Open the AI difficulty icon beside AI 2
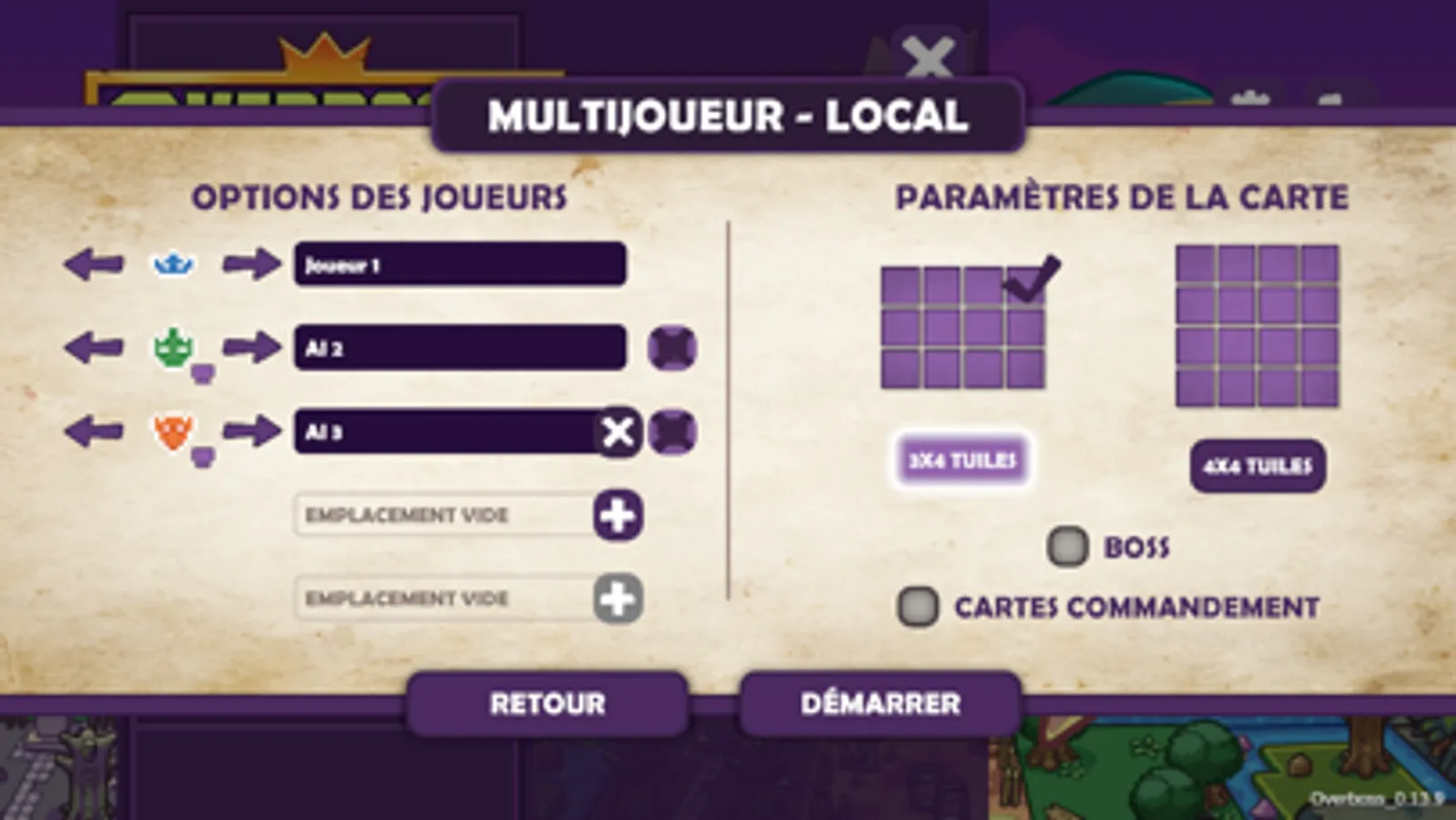This screenshot has width=1456, height=820. (671, 347)
